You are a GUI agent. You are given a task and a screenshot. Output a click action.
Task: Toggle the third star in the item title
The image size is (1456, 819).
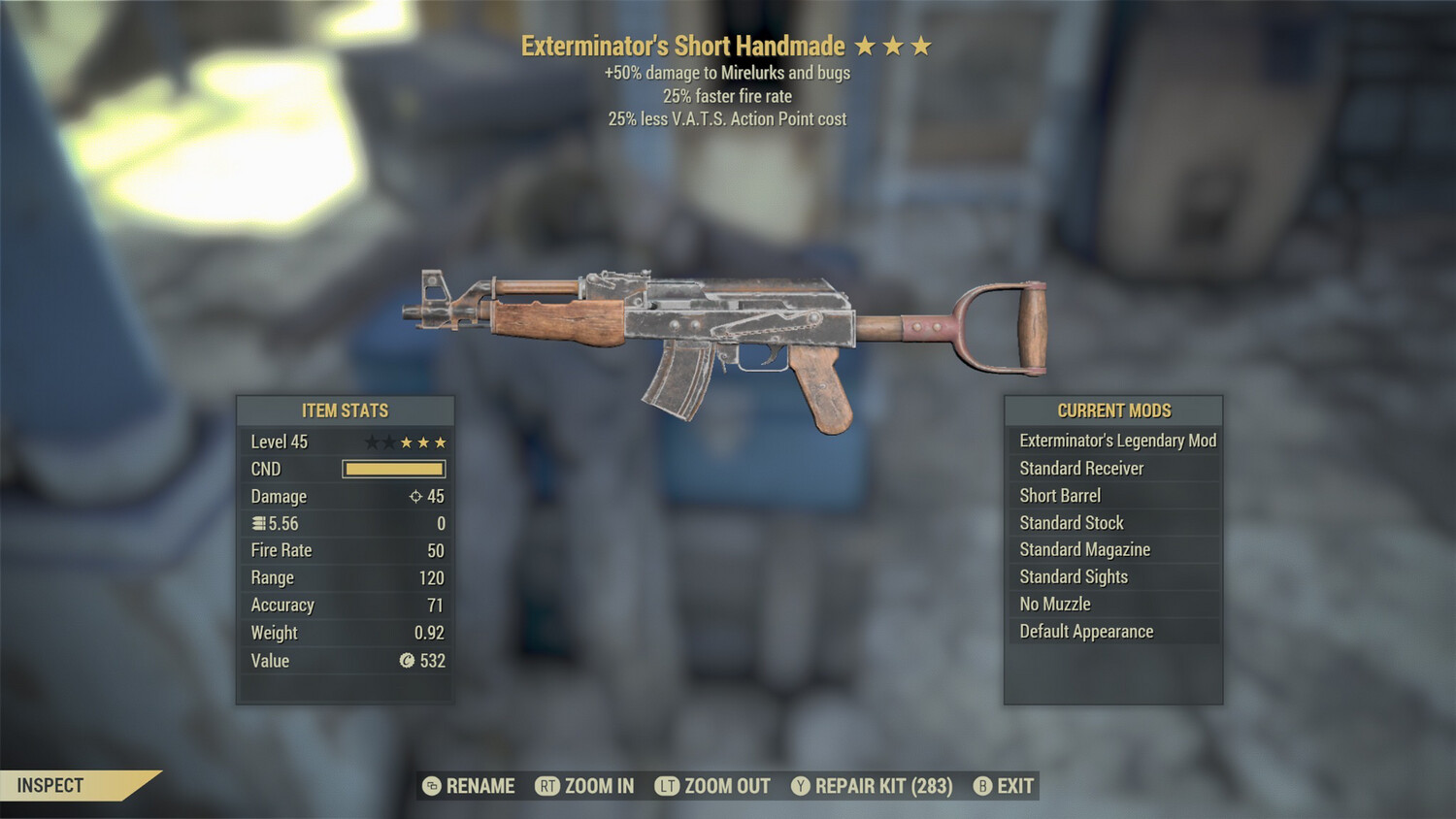pyautogui.click(x=921, y=45)
